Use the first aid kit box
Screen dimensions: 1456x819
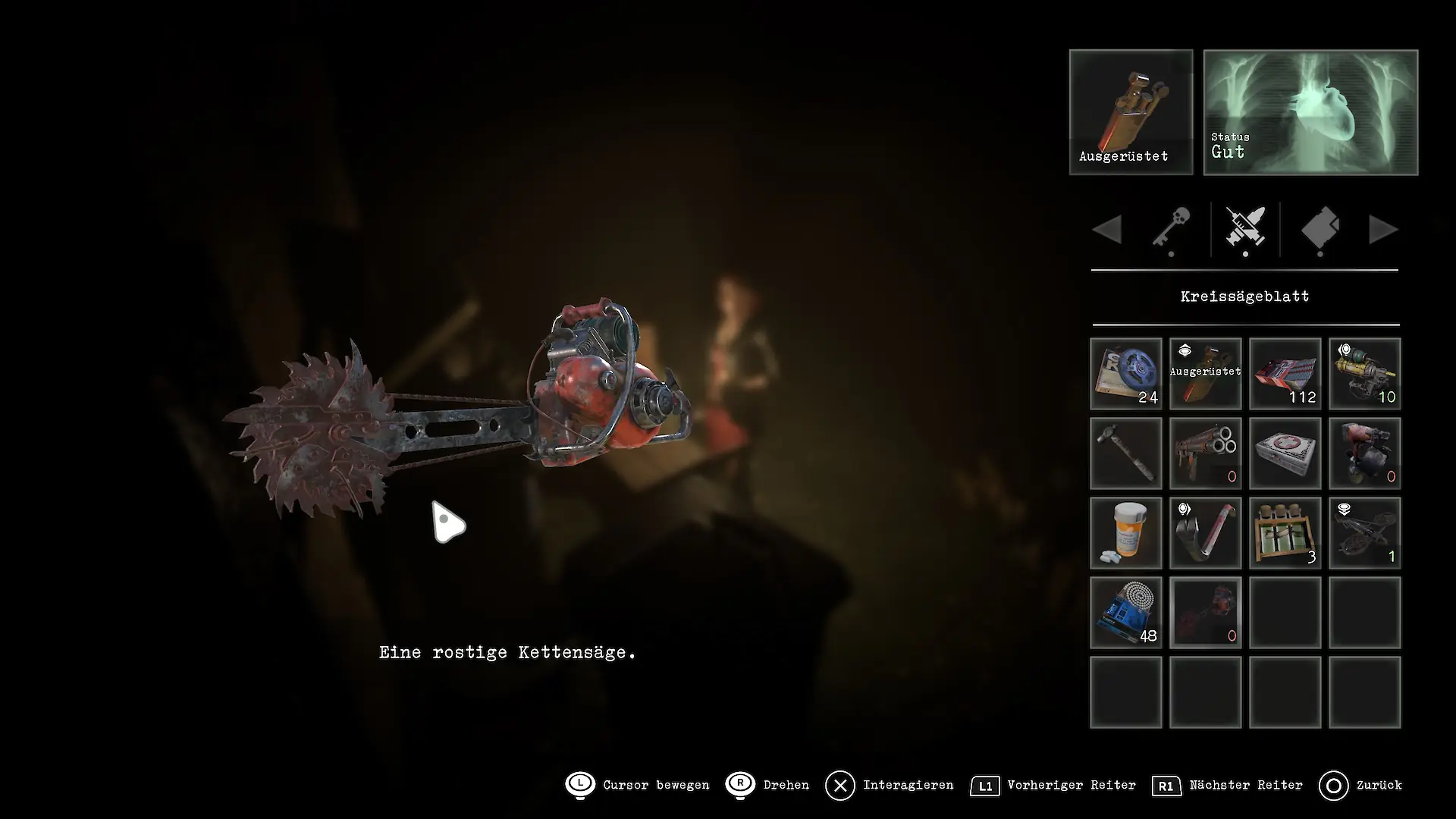tap(1285, 453)
